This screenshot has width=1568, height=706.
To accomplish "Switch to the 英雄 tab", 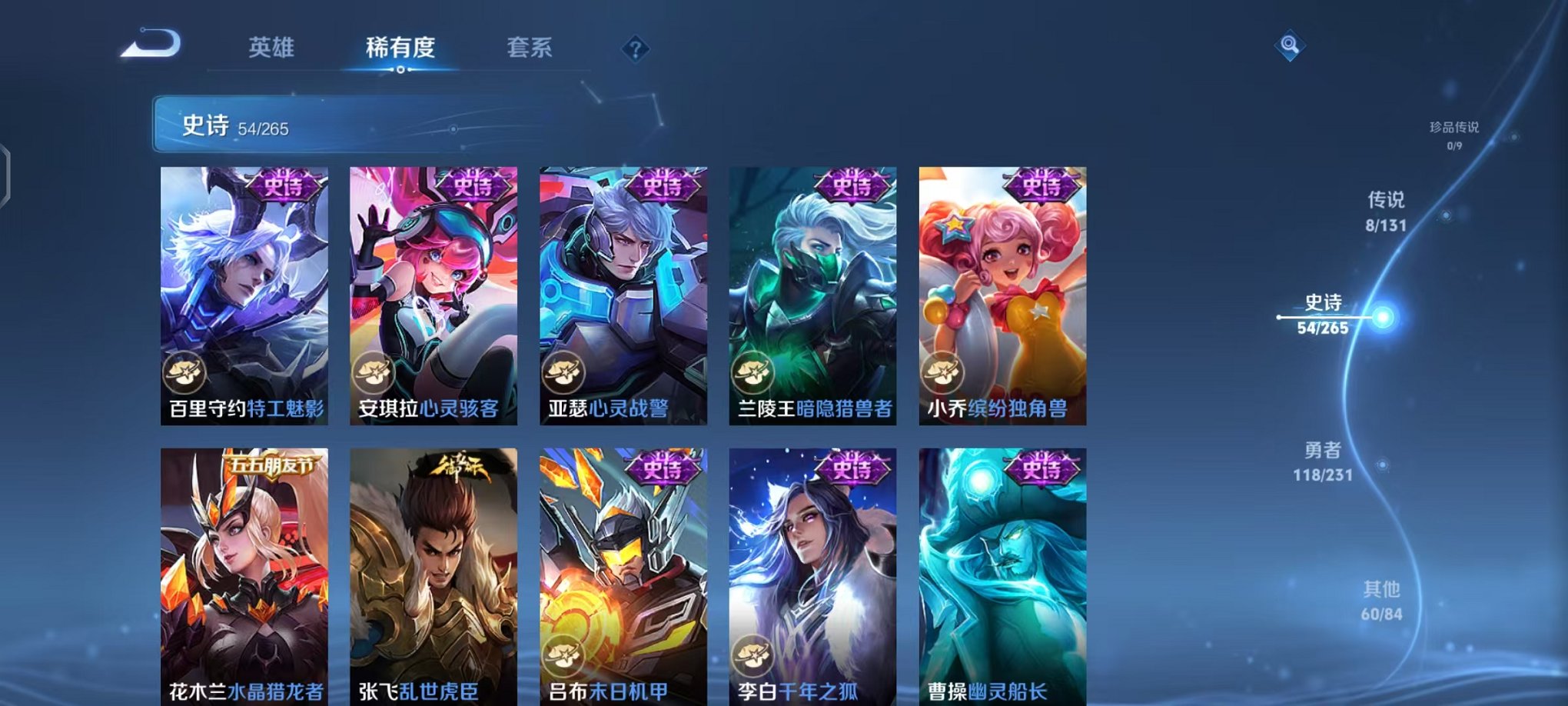I will [x=274, y=46].
